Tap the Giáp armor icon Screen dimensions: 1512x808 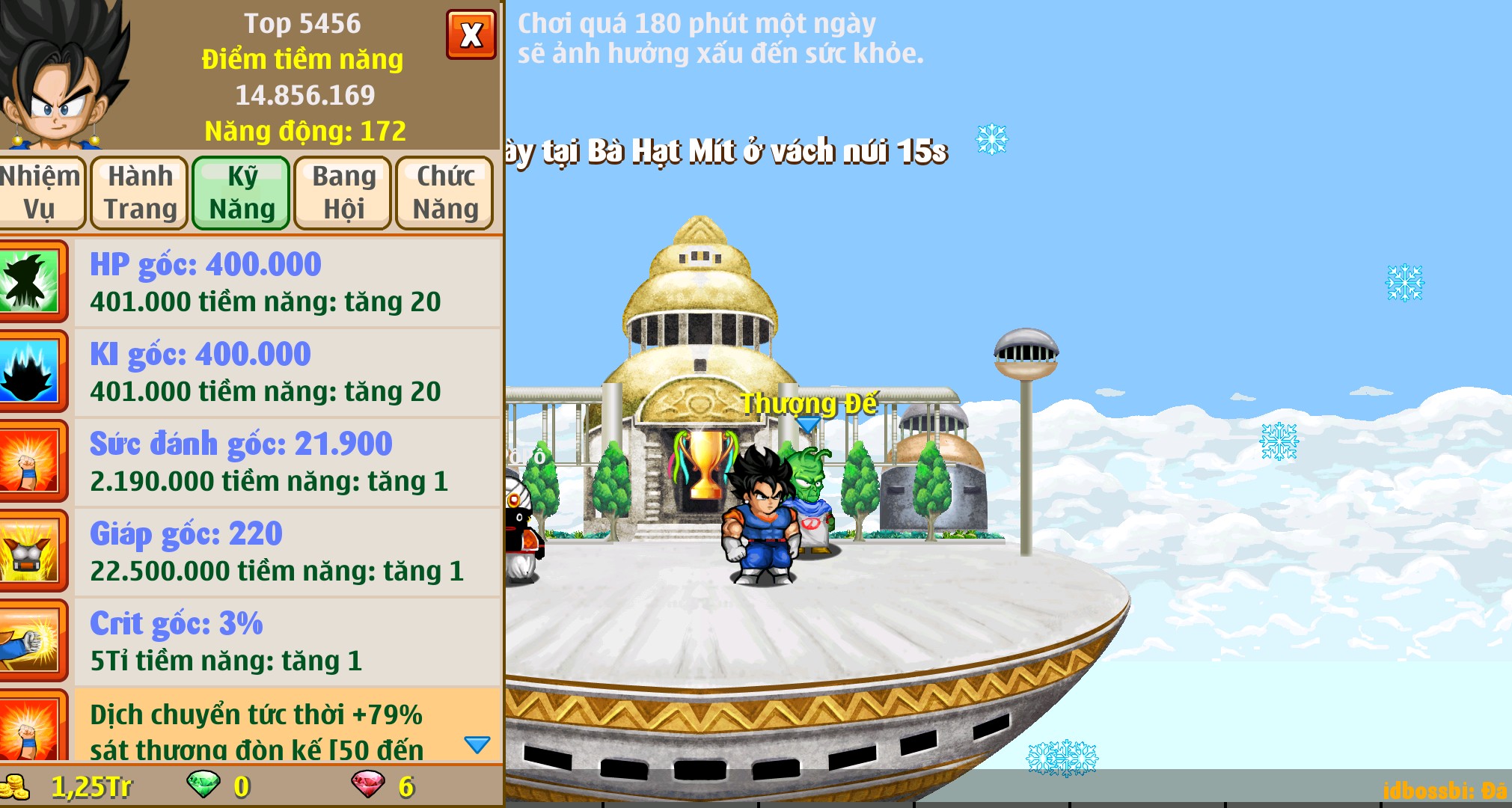click(30, 551)
